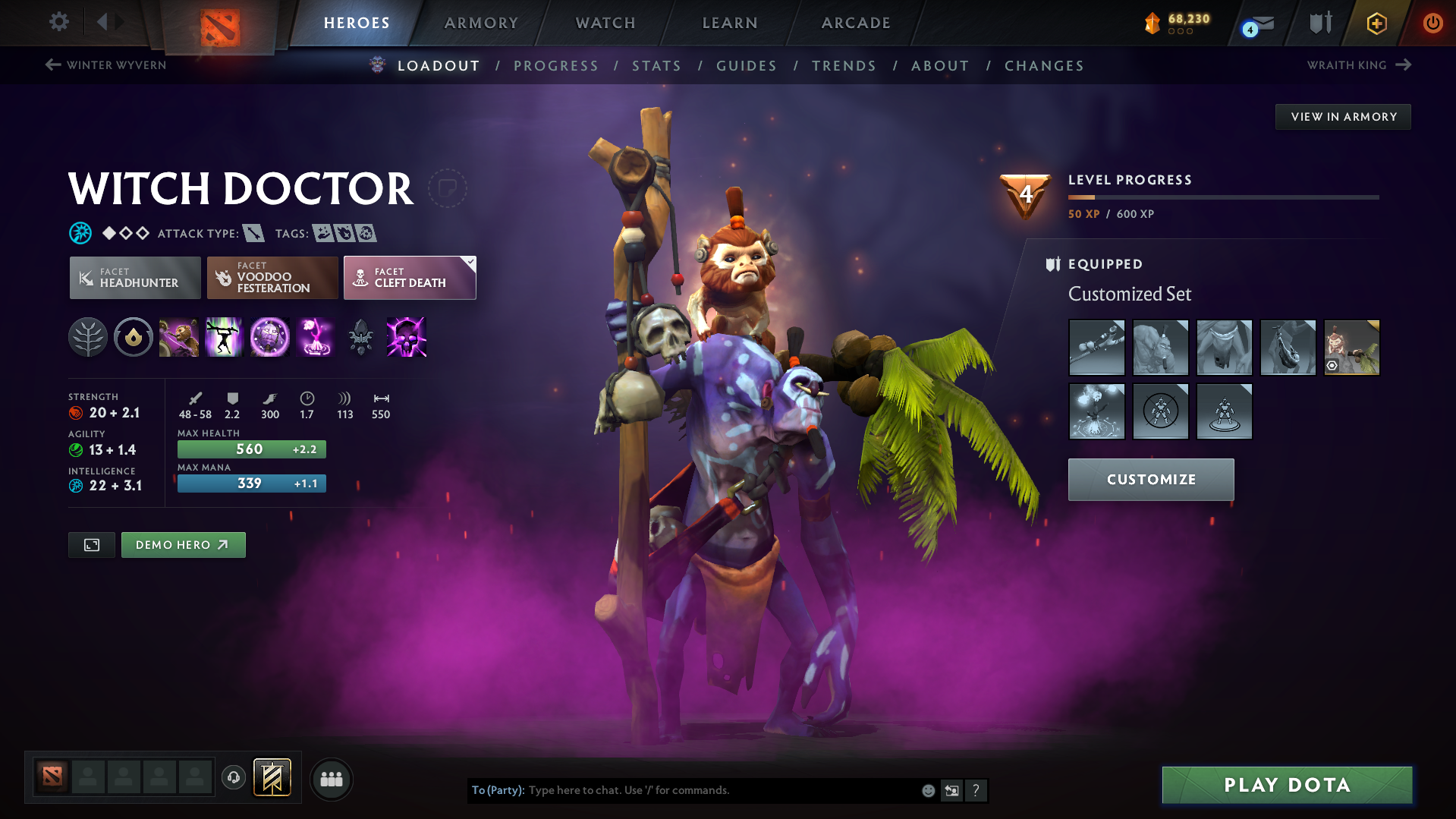Open the ARMORY menu item
The width and height of the screenshot is (1456, 819).
click(x=481, y=23)
